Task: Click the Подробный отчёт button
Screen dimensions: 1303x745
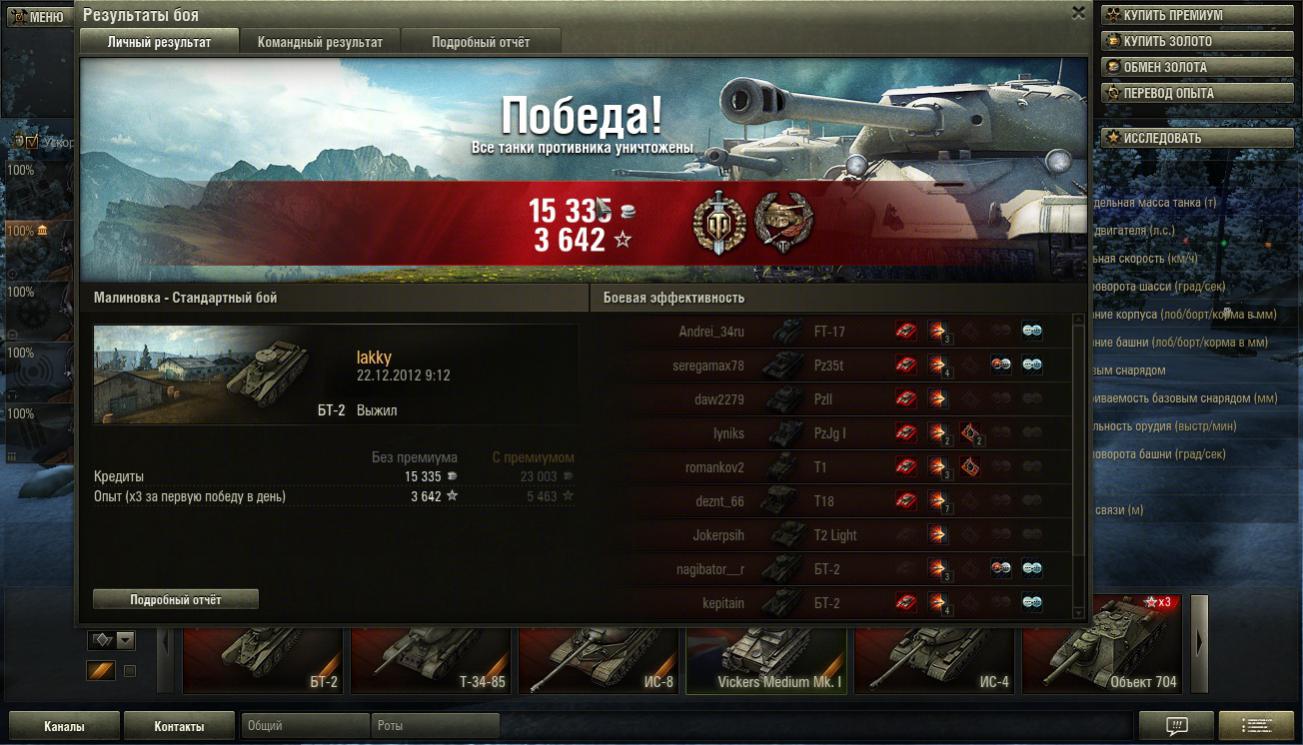Action: [x=176, y=599]
